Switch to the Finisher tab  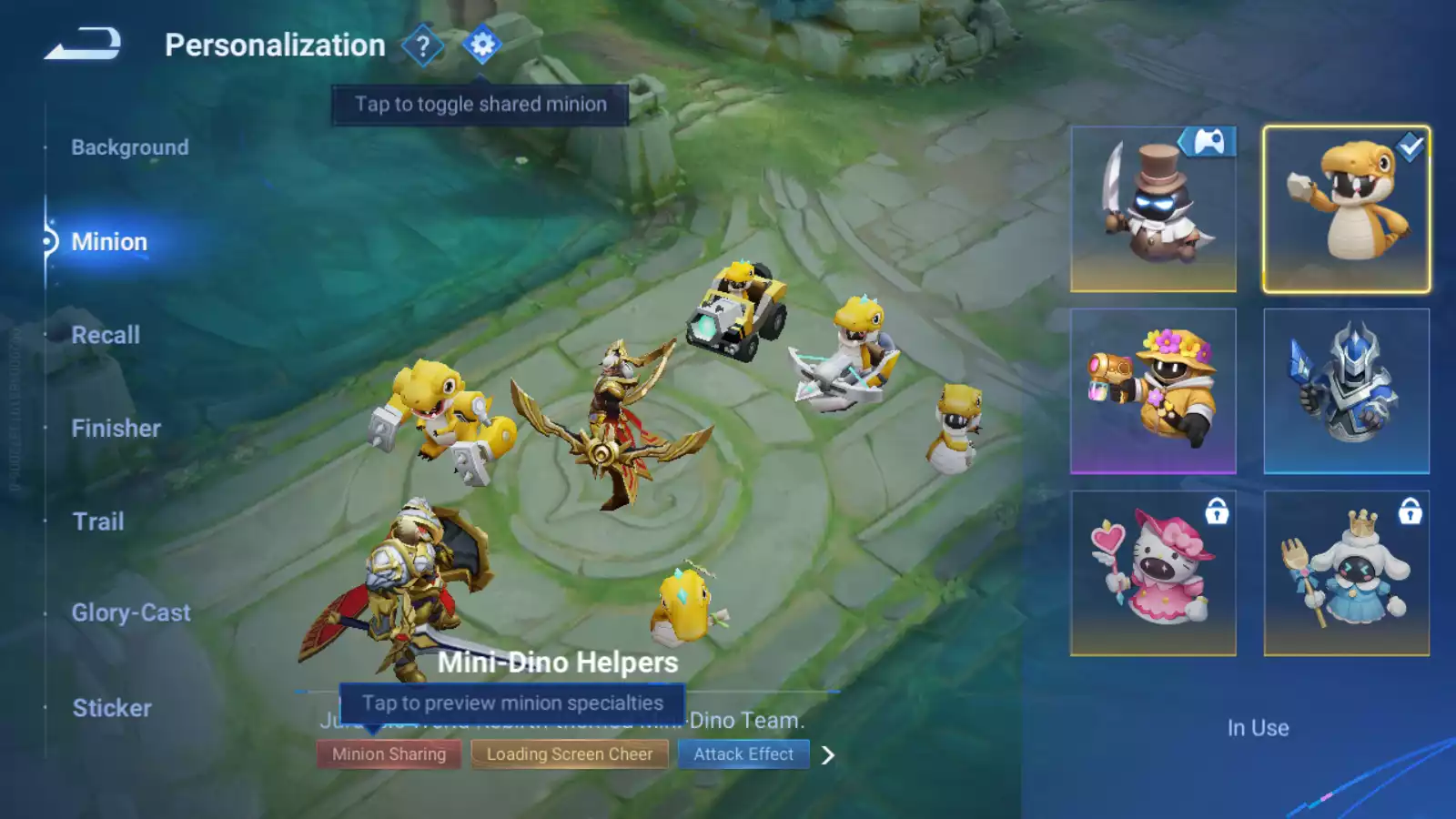116,429
